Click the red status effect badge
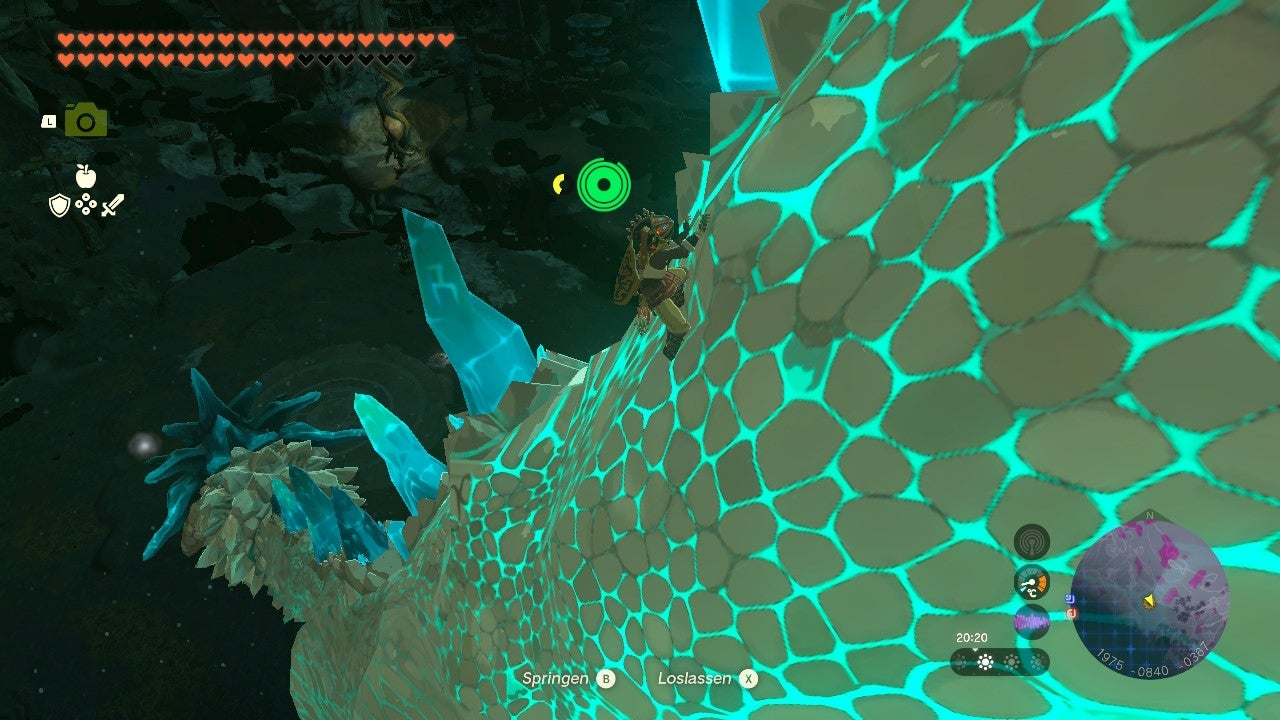The image size is (1280, 720). (1070, 612)
